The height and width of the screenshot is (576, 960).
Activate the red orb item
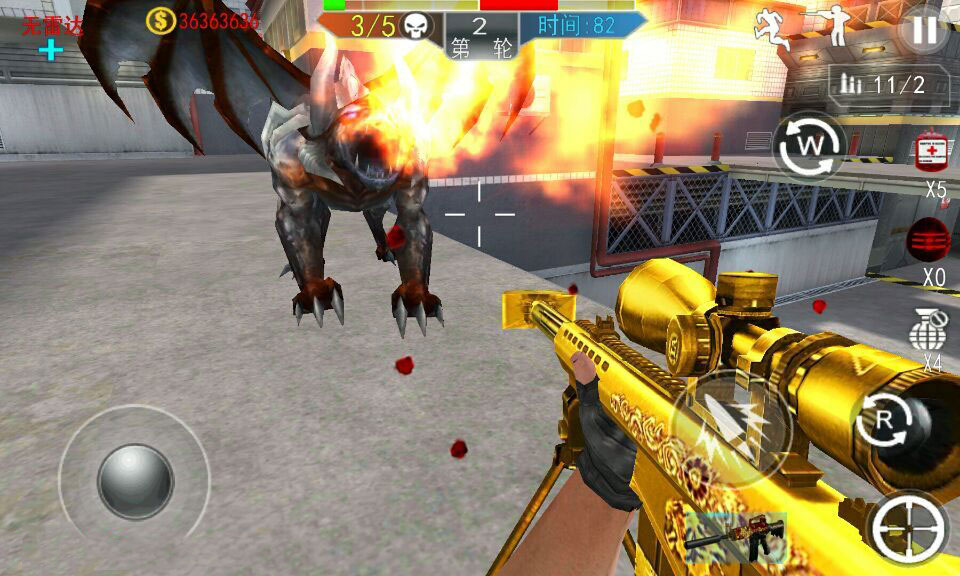click(x=929, y=241)
